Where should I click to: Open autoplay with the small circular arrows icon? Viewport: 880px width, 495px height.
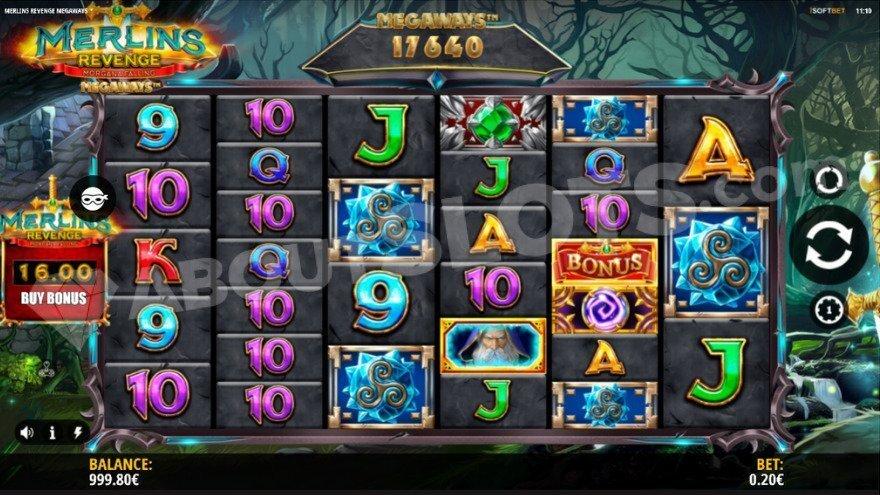tap(827, 181)
